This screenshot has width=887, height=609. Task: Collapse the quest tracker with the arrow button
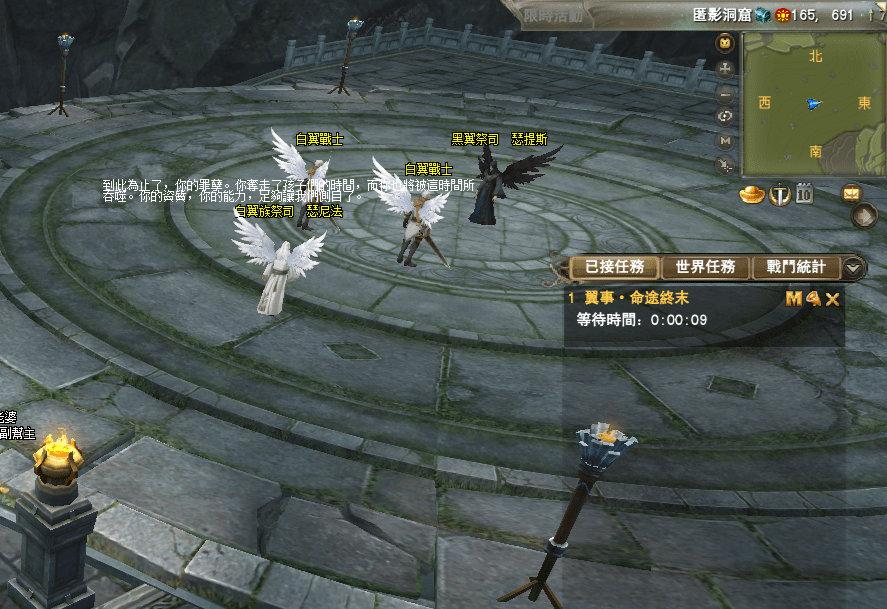pyautogui.click(x=853, y=268)
